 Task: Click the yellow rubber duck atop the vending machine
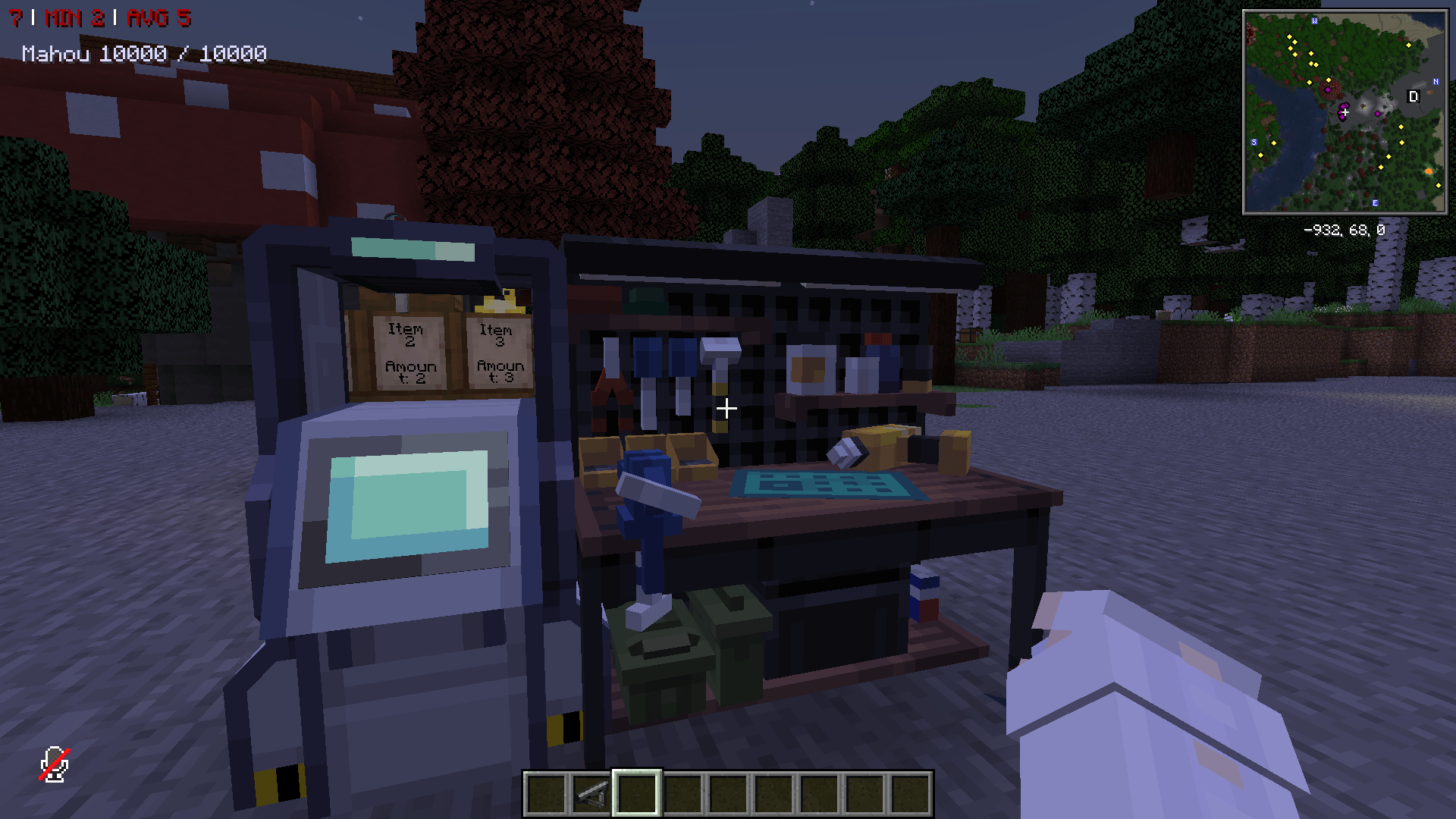(x=500, y=303)
